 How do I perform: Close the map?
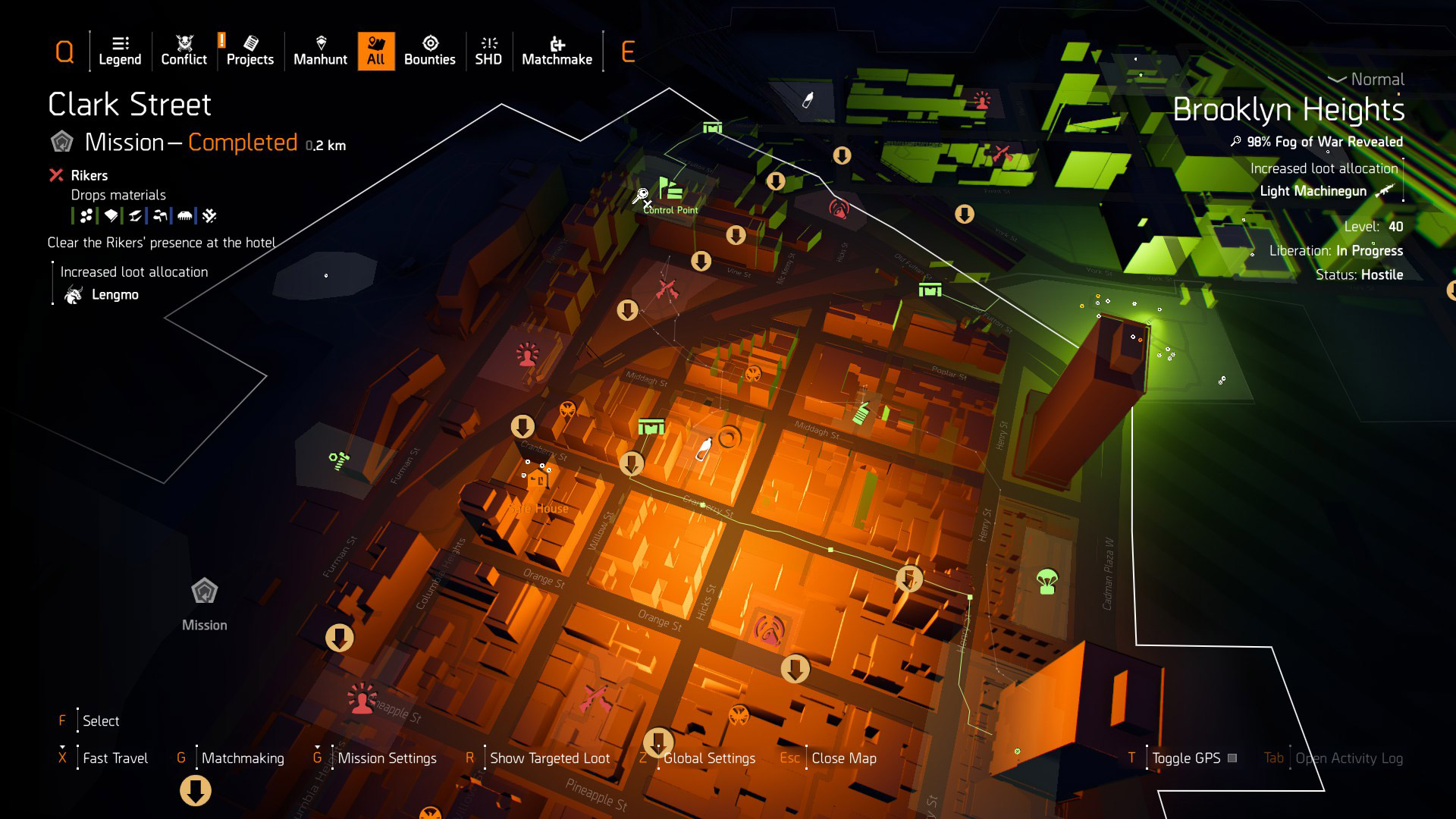click(843, 758)
